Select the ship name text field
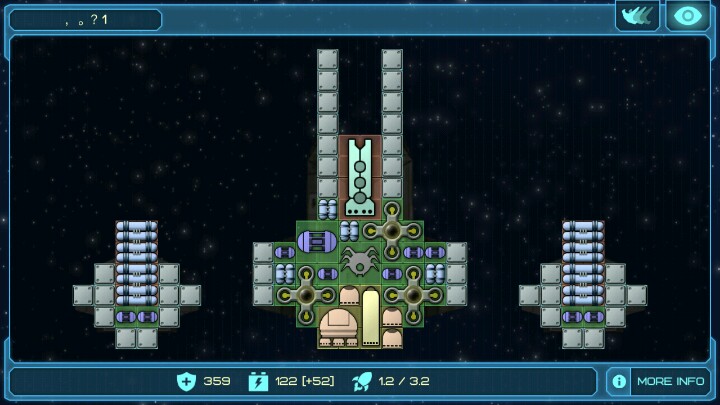The image size is (720, 405). pos(85,19)
